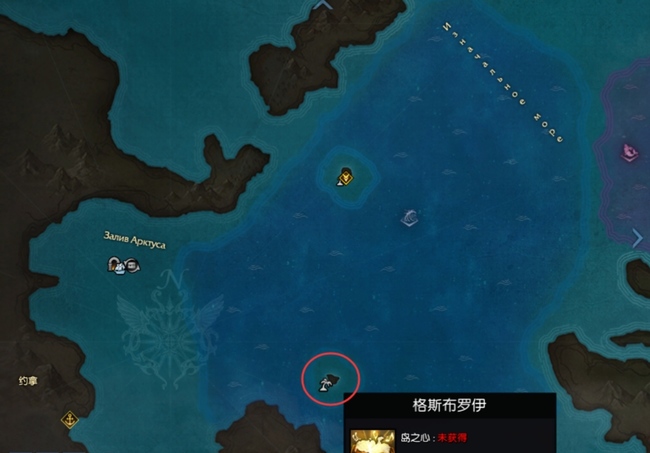Click the island heart reward icon in tooltip
This screenshot has width=650, height=453.
[369, 440]
